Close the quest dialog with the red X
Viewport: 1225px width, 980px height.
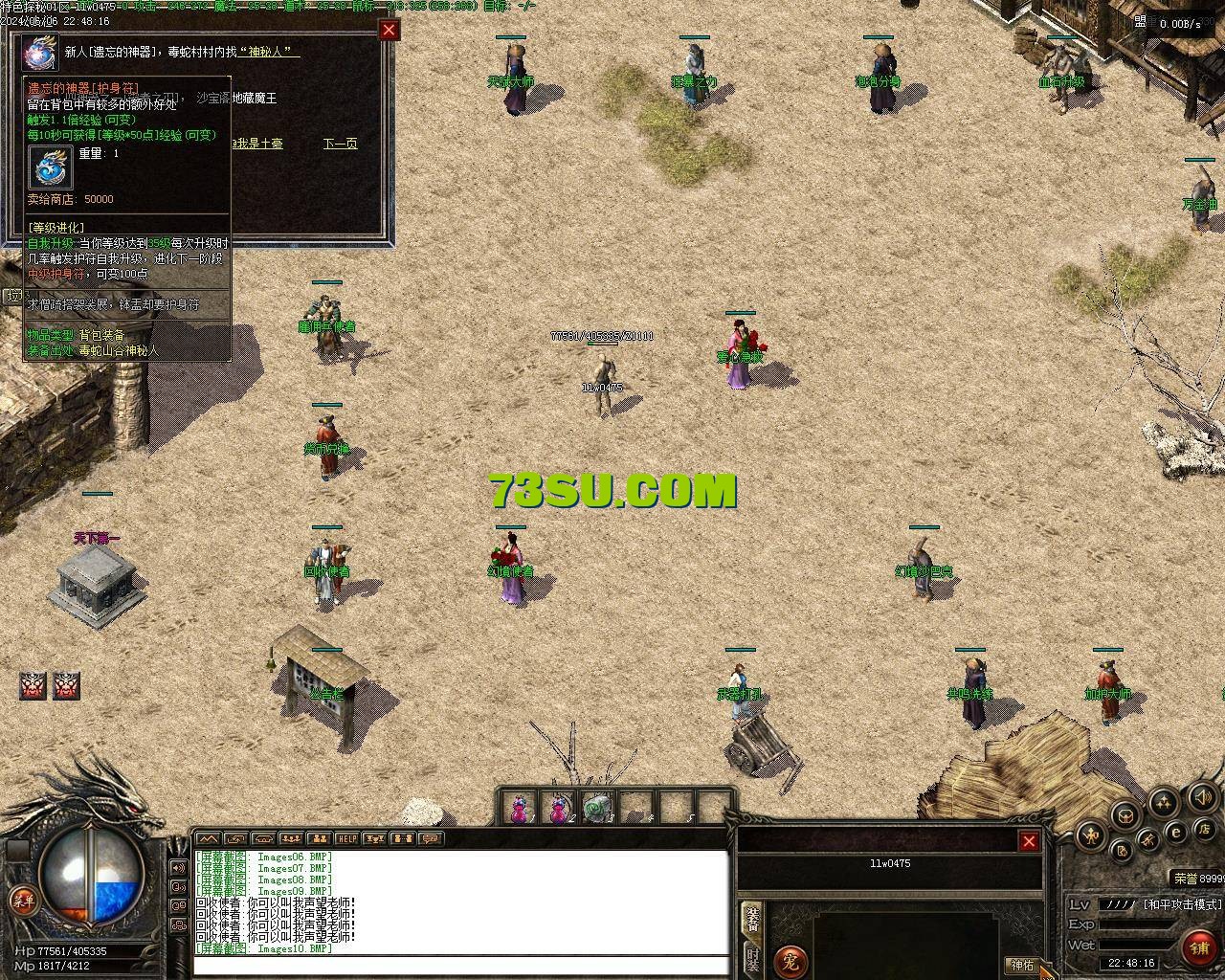pyautogui.click(x=389, y=30)
